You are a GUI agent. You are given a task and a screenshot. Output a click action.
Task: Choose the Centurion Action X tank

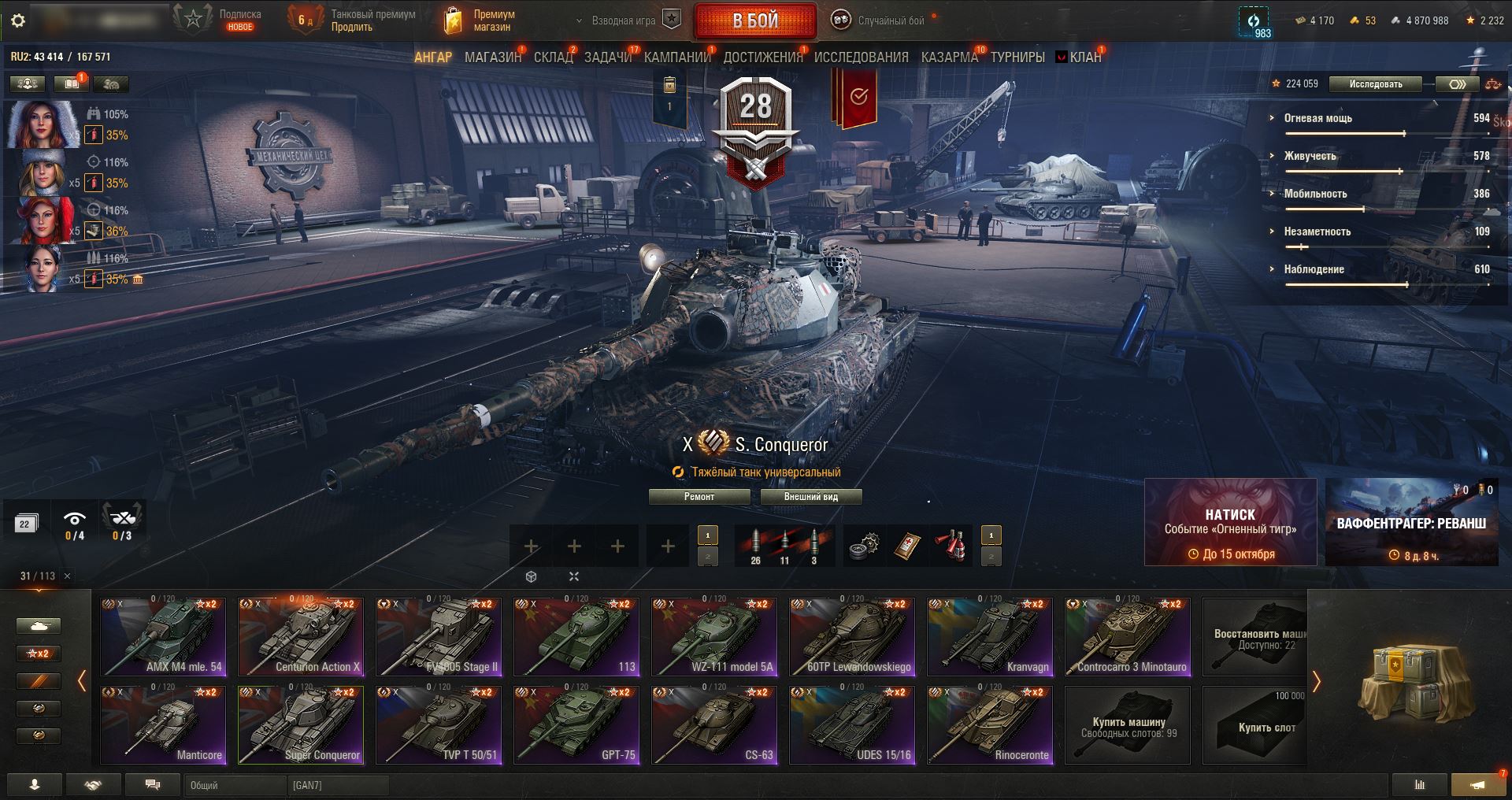[301, 637]
